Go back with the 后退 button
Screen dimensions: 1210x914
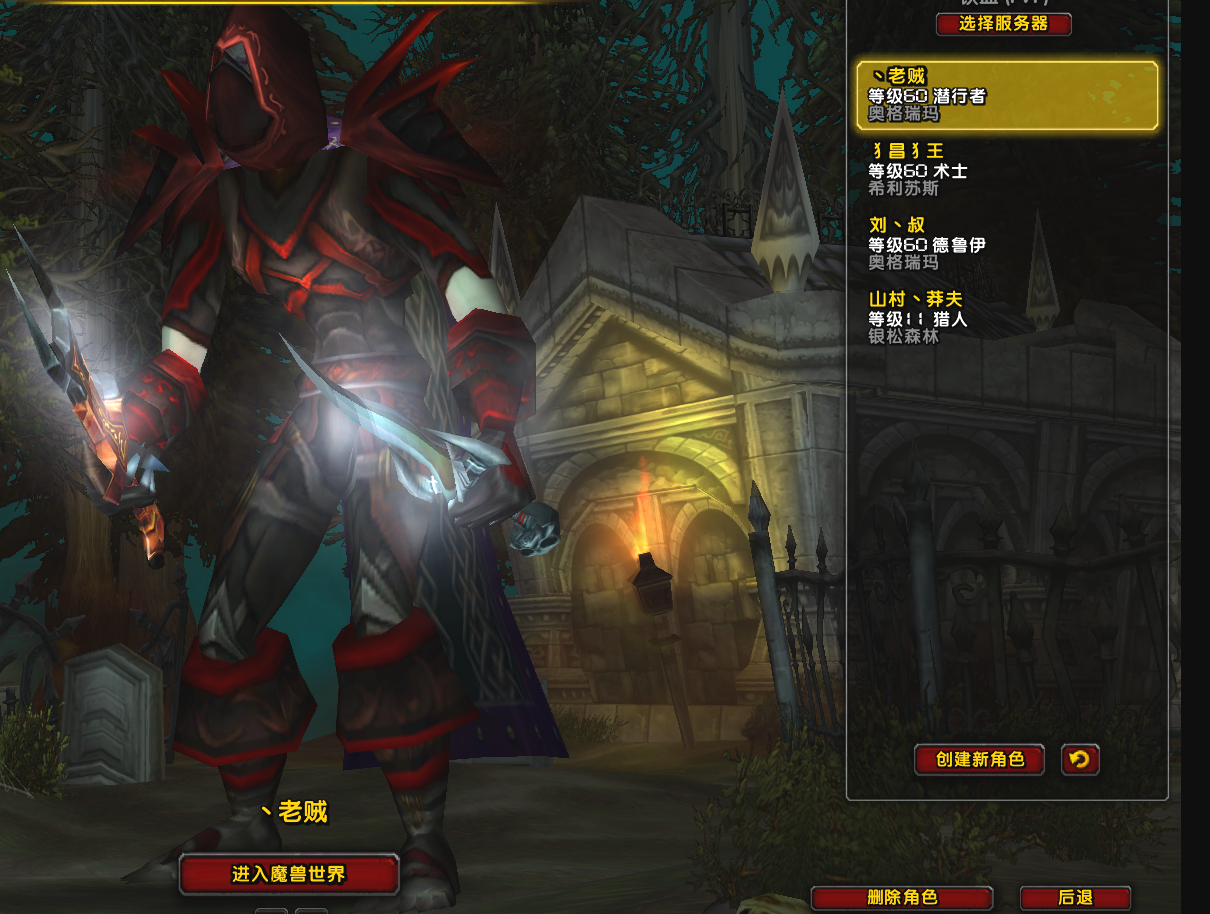point(1075,898)
